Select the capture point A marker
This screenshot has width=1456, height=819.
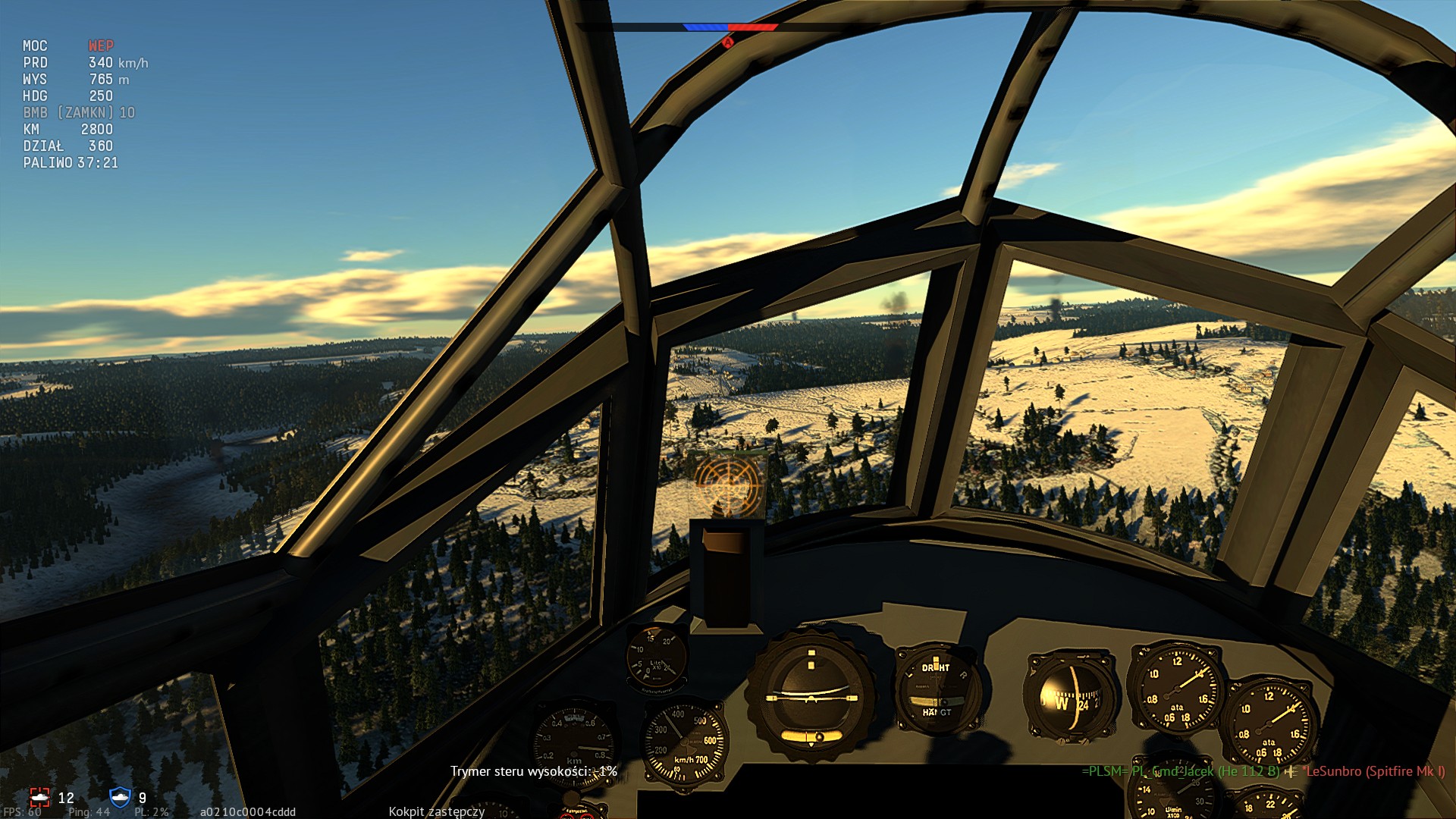[x=728, y=42]
